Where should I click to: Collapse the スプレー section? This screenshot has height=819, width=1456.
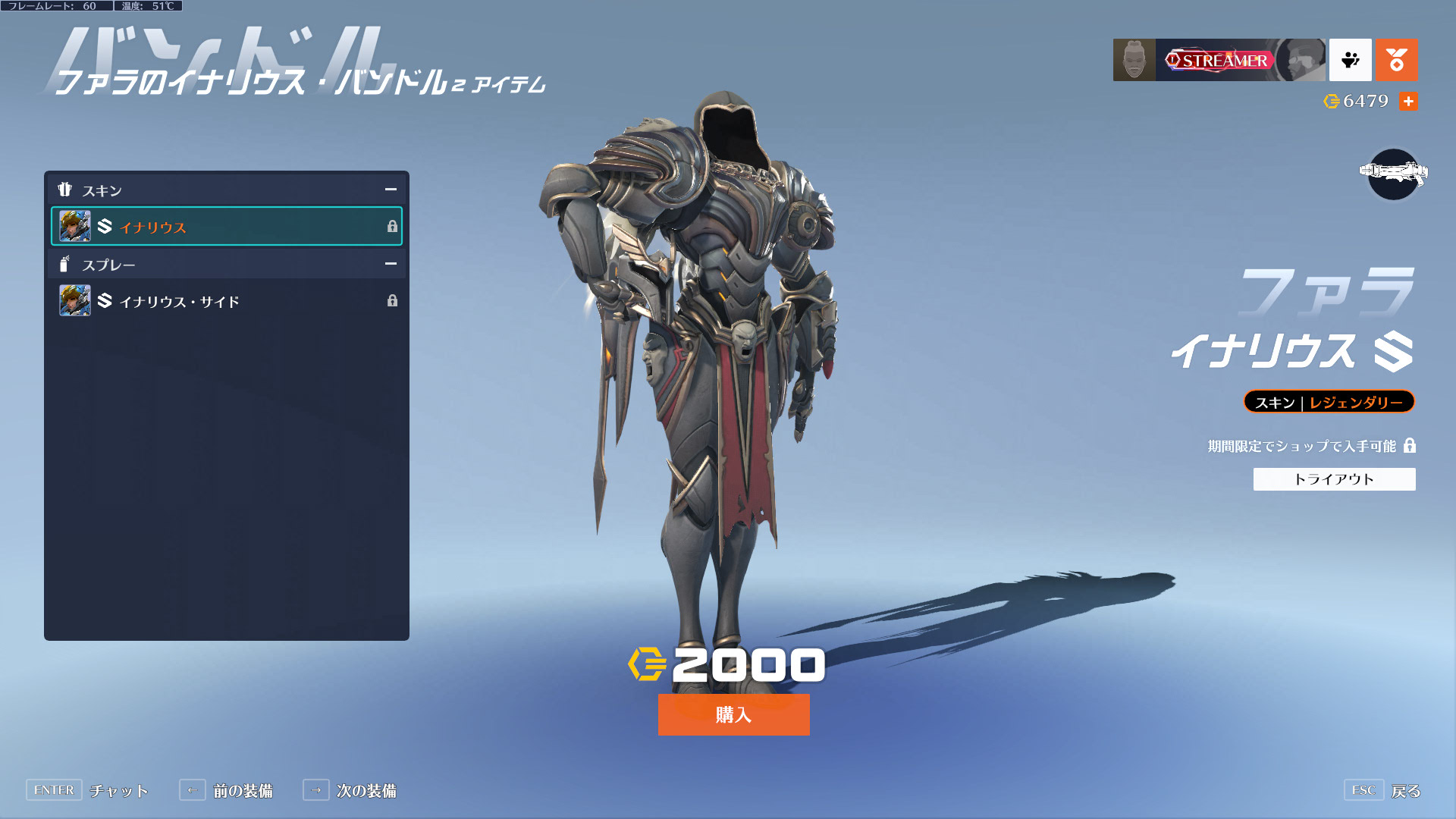coord(391,264)
